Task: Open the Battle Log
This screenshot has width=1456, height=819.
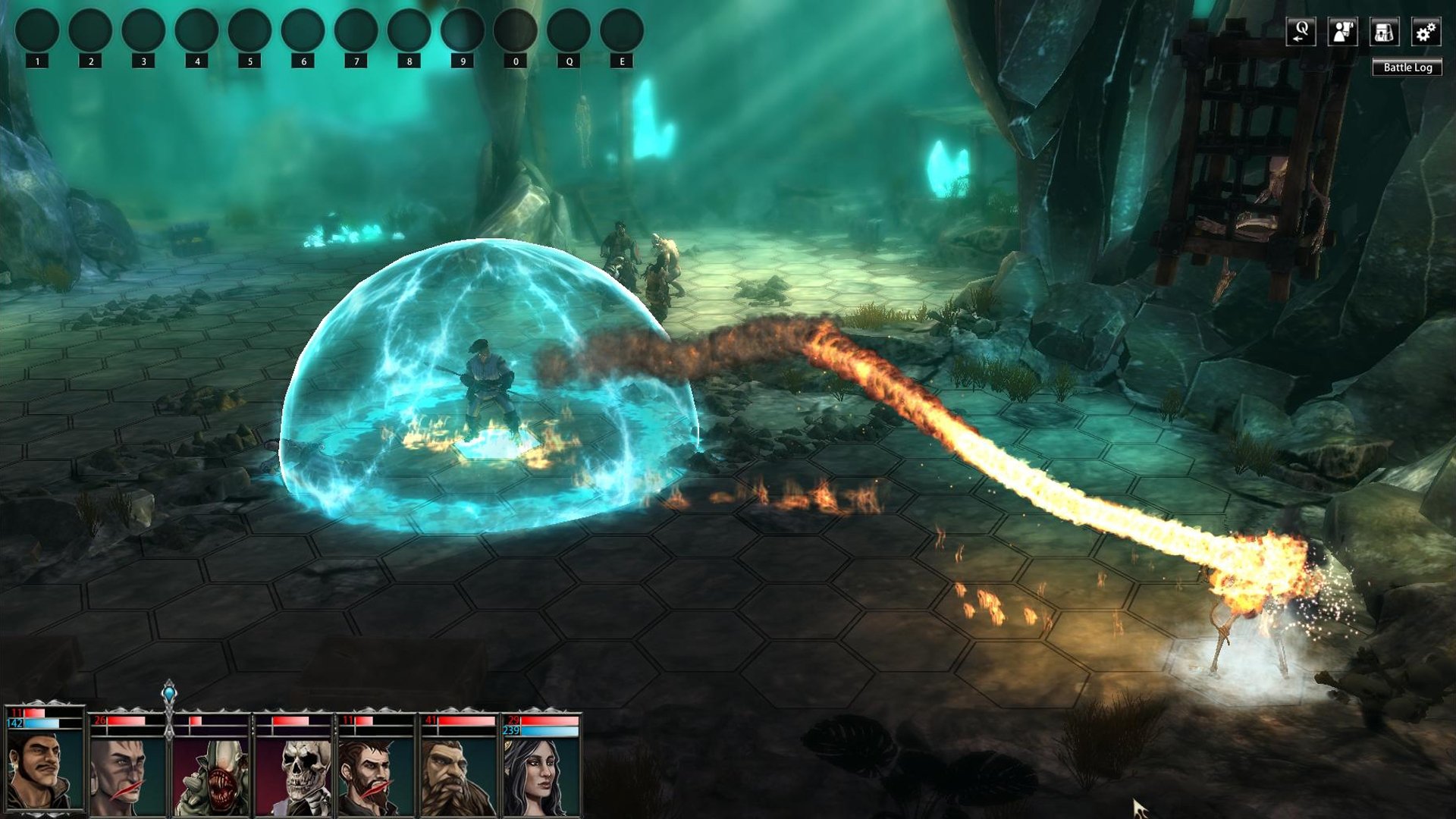Action: [x=1407, y=67]
